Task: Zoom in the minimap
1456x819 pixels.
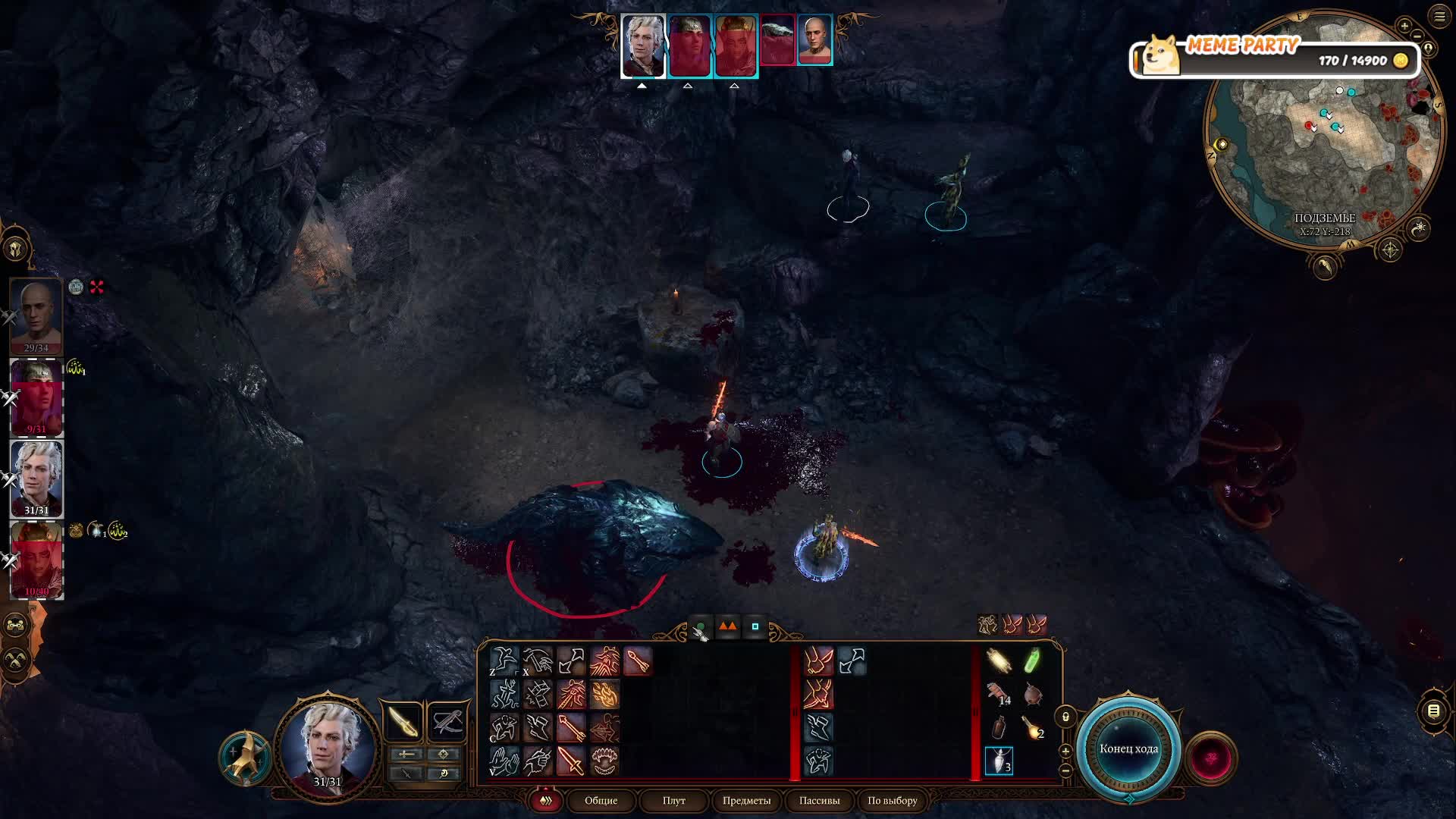Action: click(x=1404, y=25)
